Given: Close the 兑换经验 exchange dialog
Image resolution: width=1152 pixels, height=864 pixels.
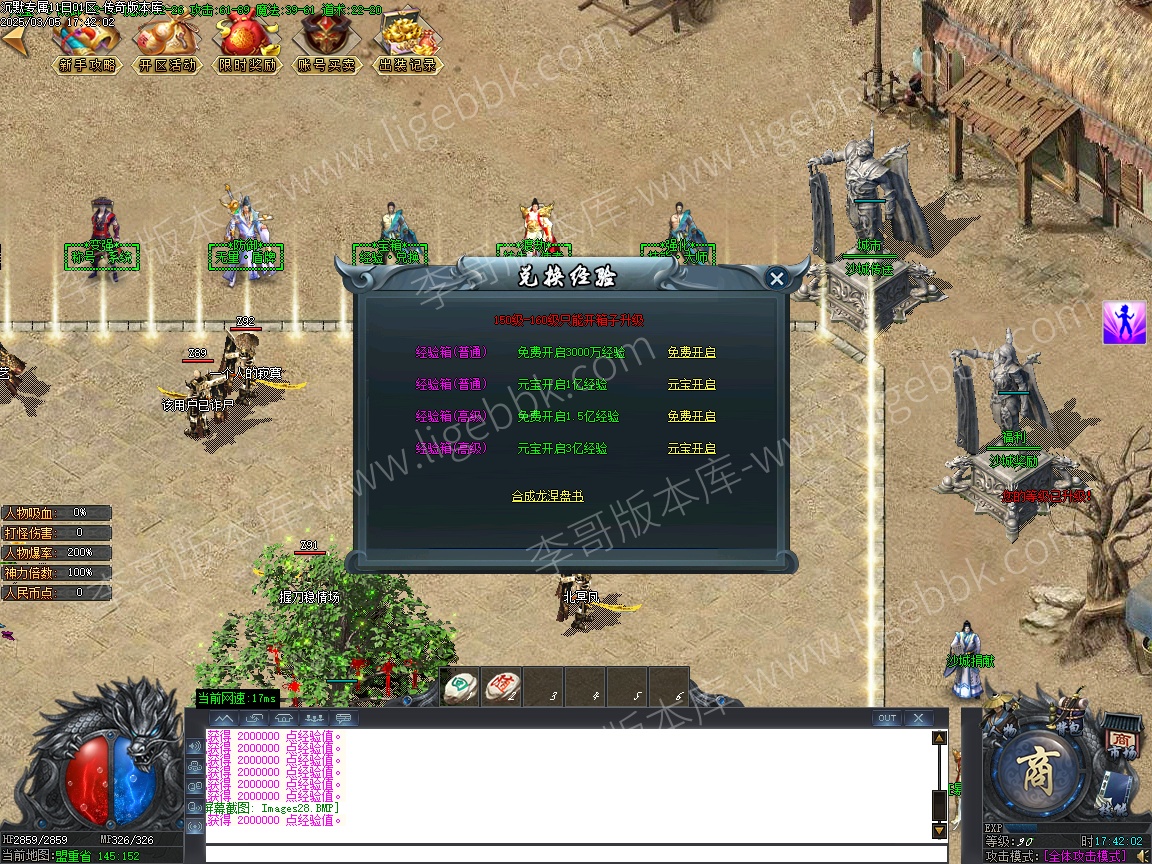Looking at the screenshot, I should point(777,279).
